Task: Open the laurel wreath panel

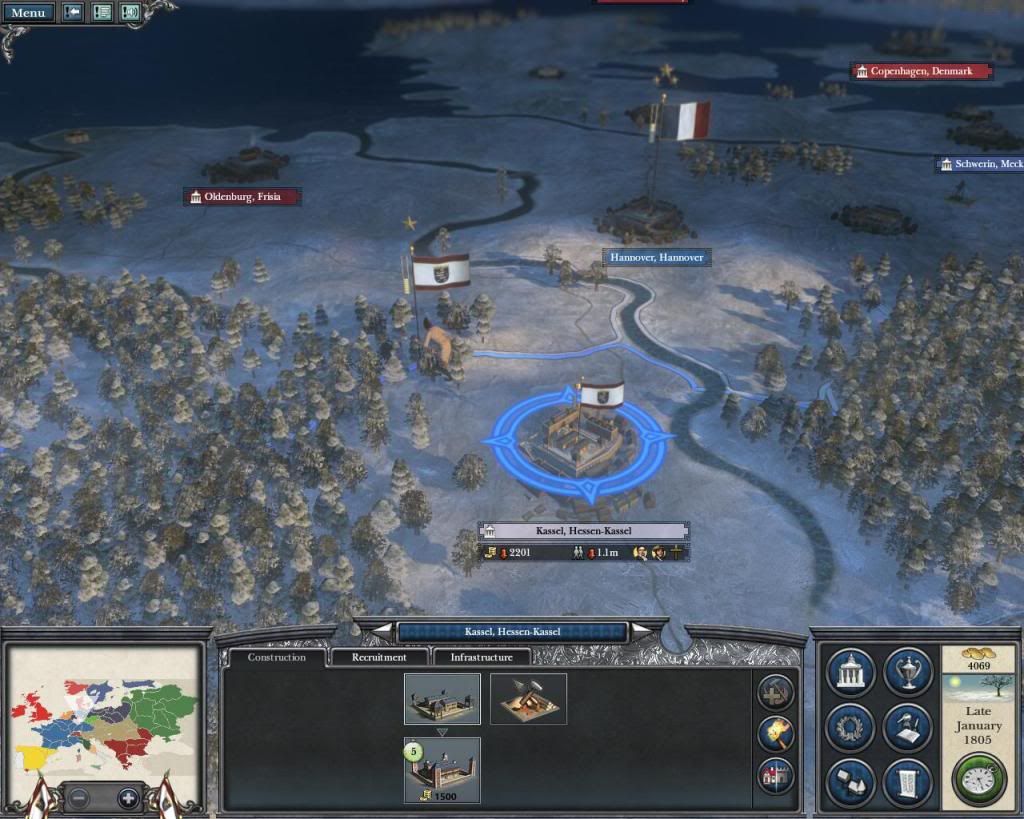Action: tap(851, 727)
